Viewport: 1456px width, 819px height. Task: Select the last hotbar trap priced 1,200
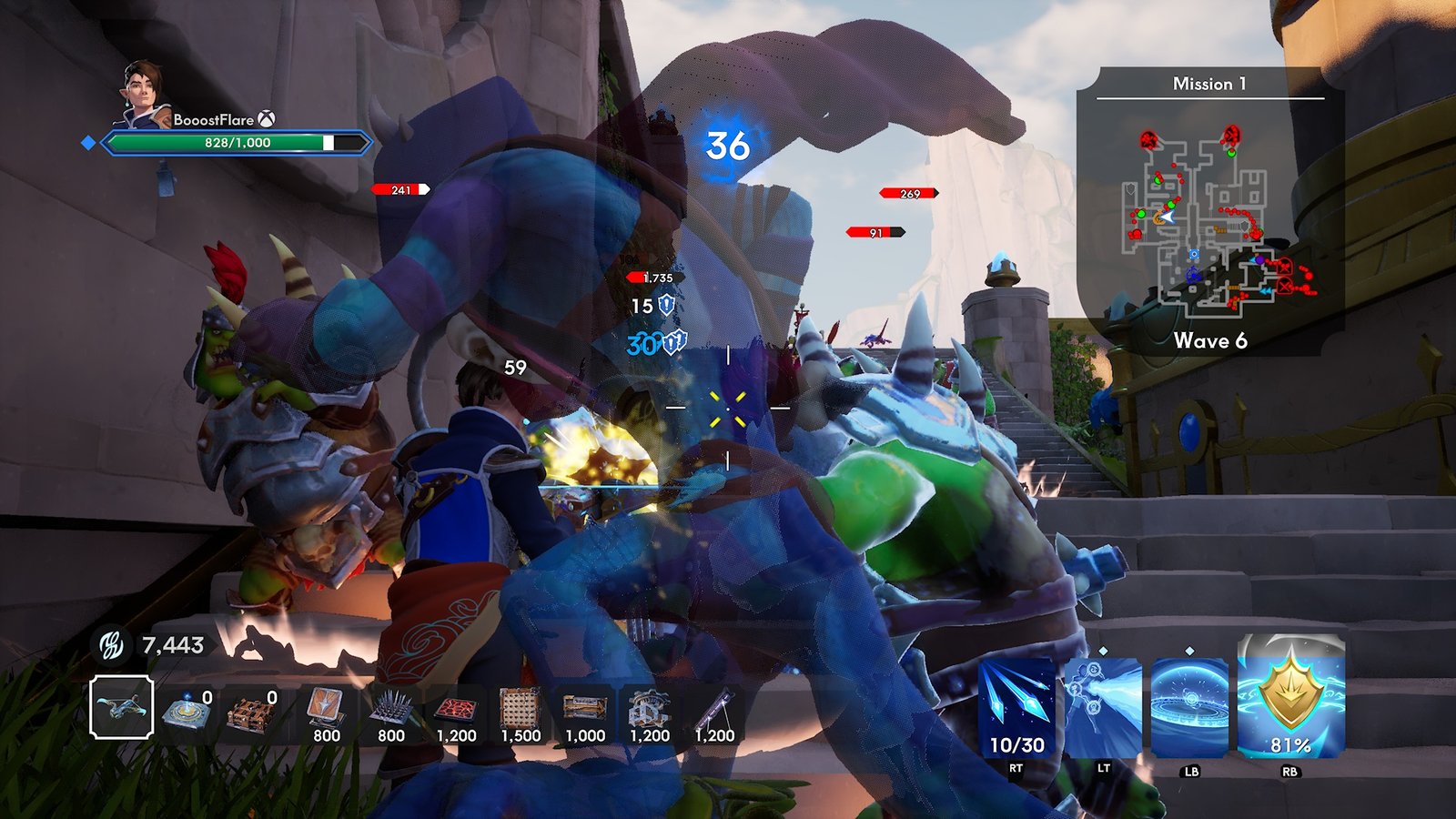coord(715,710)
